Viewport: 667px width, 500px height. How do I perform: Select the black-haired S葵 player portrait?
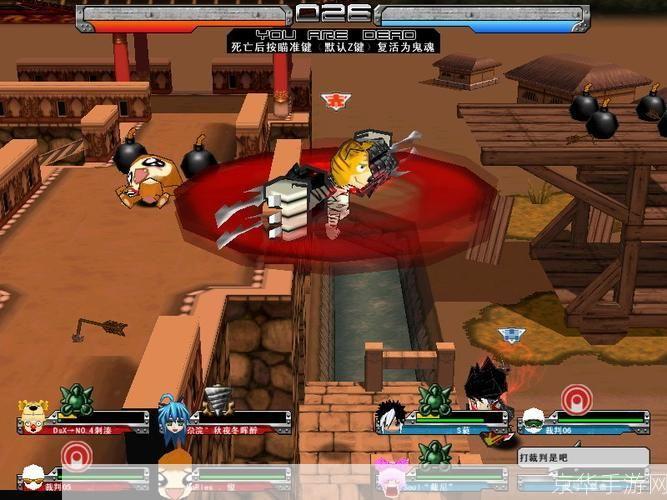coord(389,416)
